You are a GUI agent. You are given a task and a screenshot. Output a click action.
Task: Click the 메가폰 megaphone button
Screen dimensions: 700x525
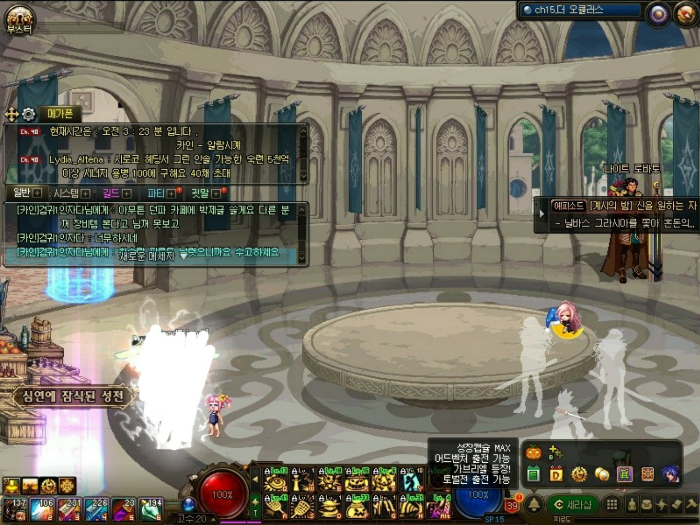click(60, 114)
